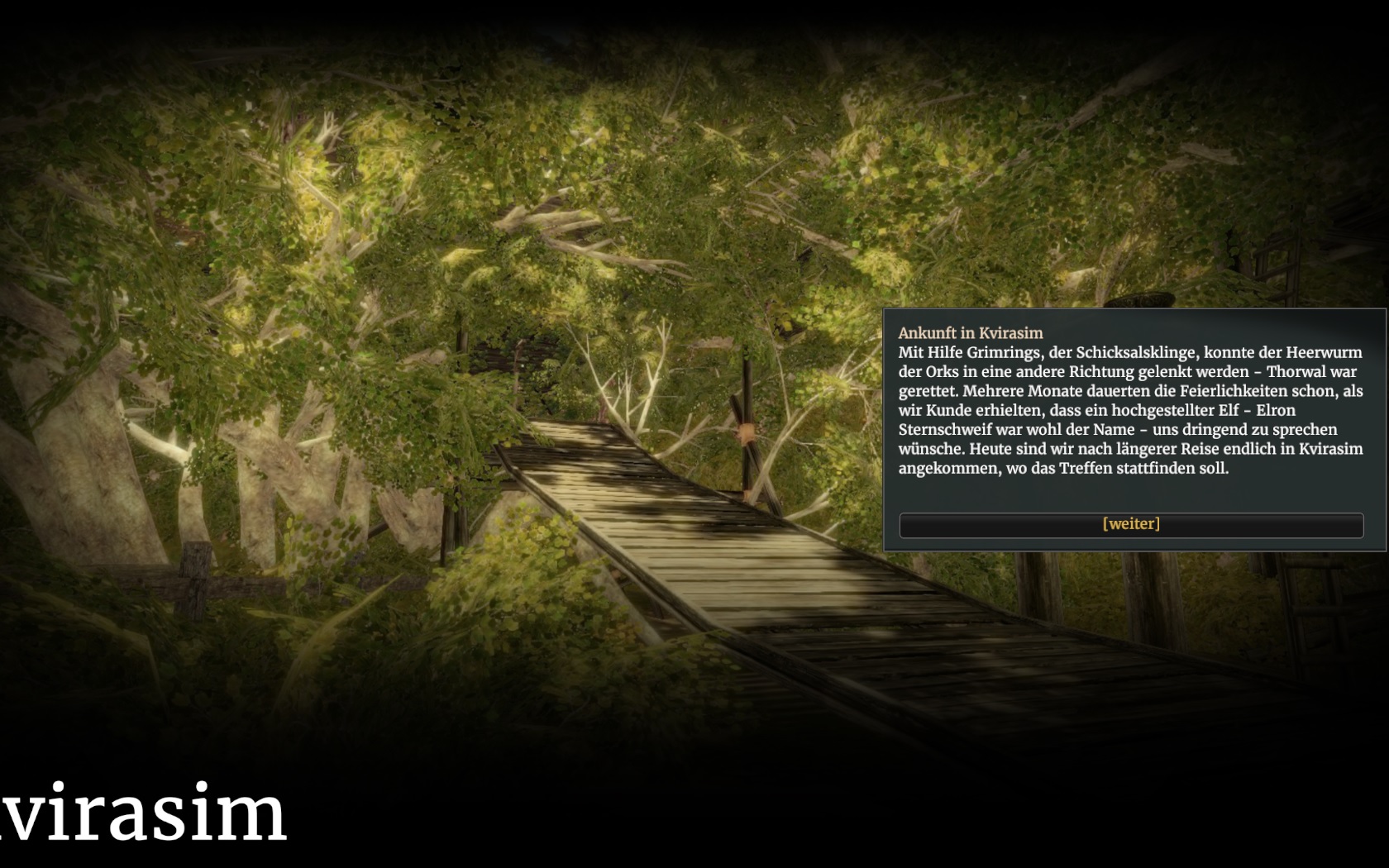This screenshot has width=1389, height=868.
Task: Continue the dialogue with the weiter button
Action: pyautogui.click(x=1131, y=525)
